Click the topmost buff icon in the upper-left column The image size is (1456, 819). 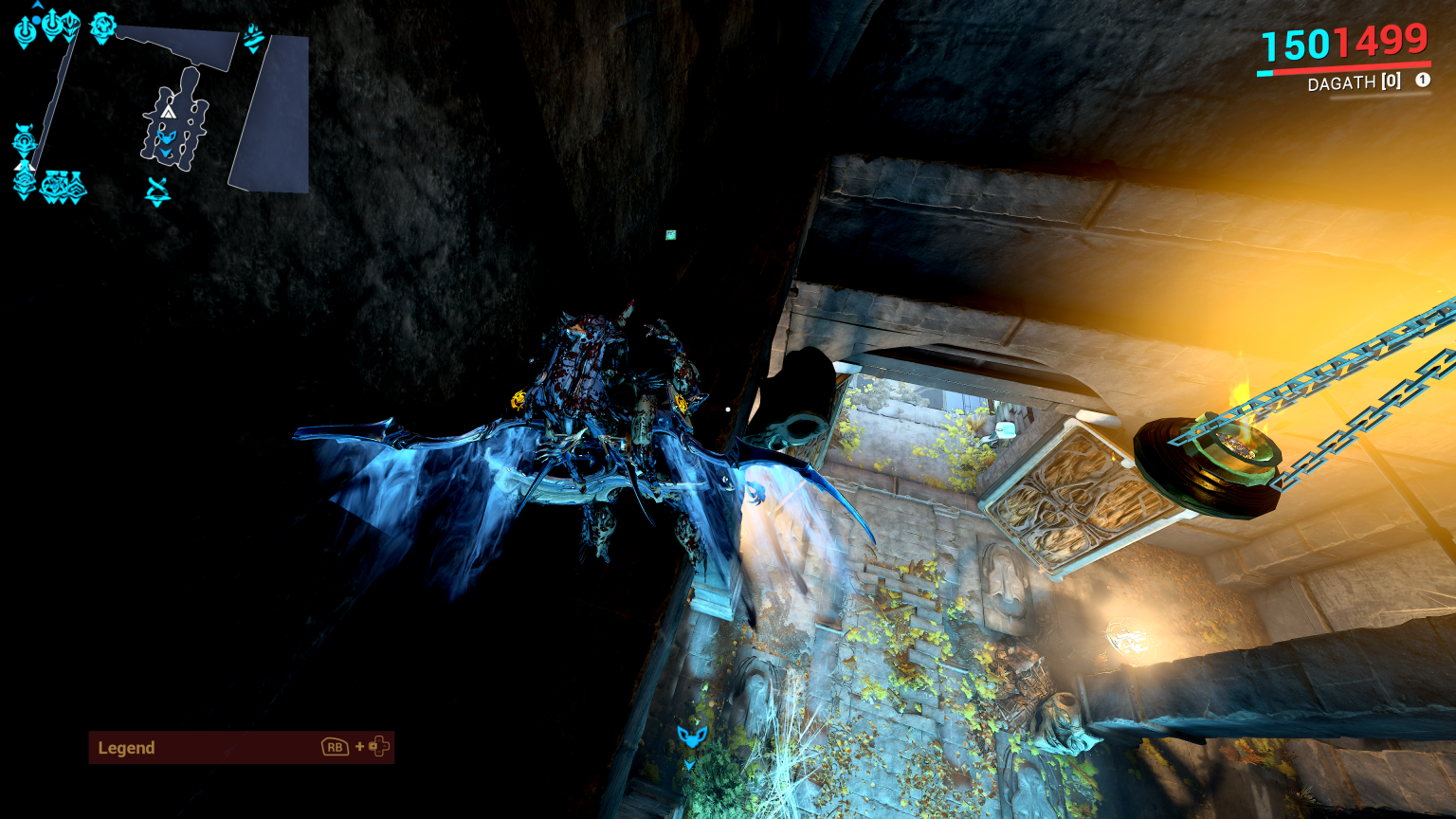pos(25,30)
